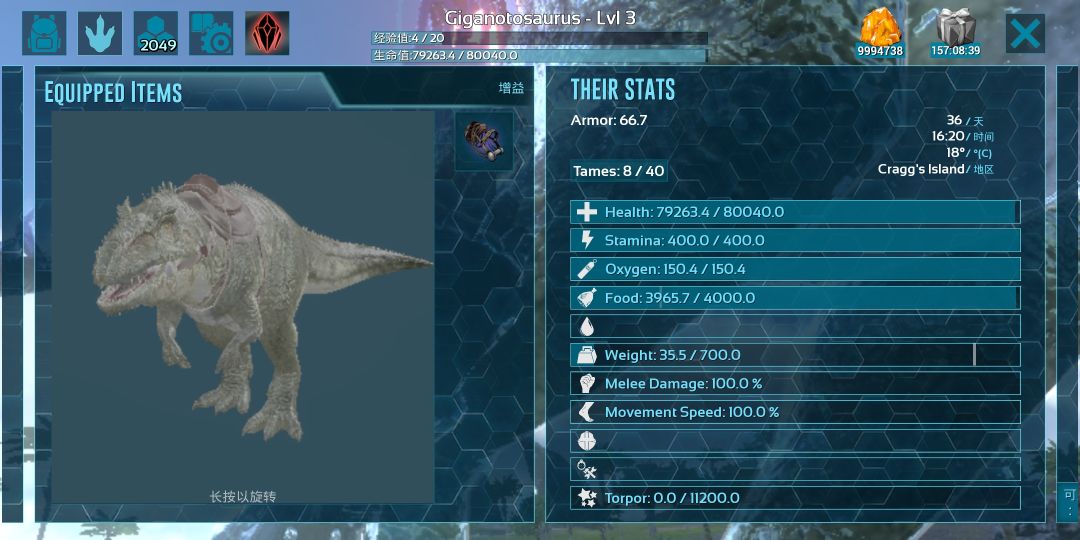
Task: Switch to the dinosaur footprint tab
Action: tap(100, 33)
